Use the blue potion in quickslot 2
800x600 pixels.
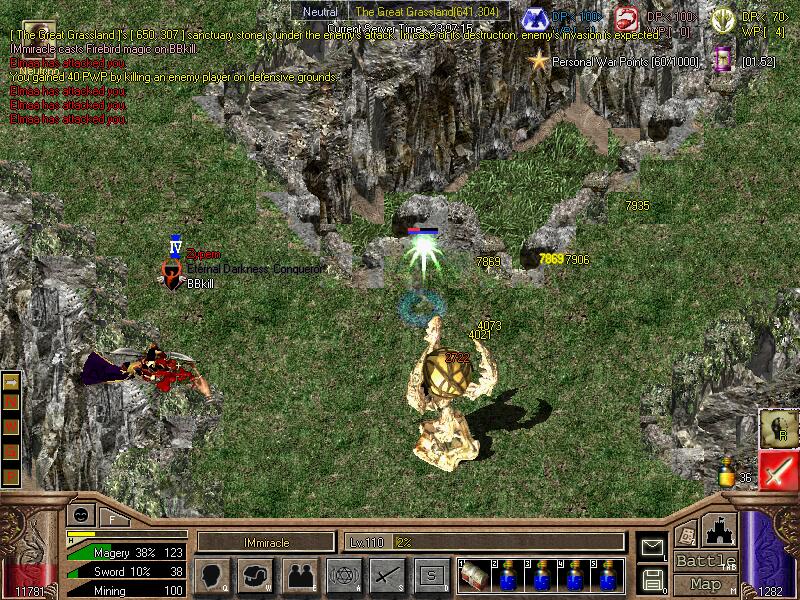pyautogui.click(x=508, y=576)
